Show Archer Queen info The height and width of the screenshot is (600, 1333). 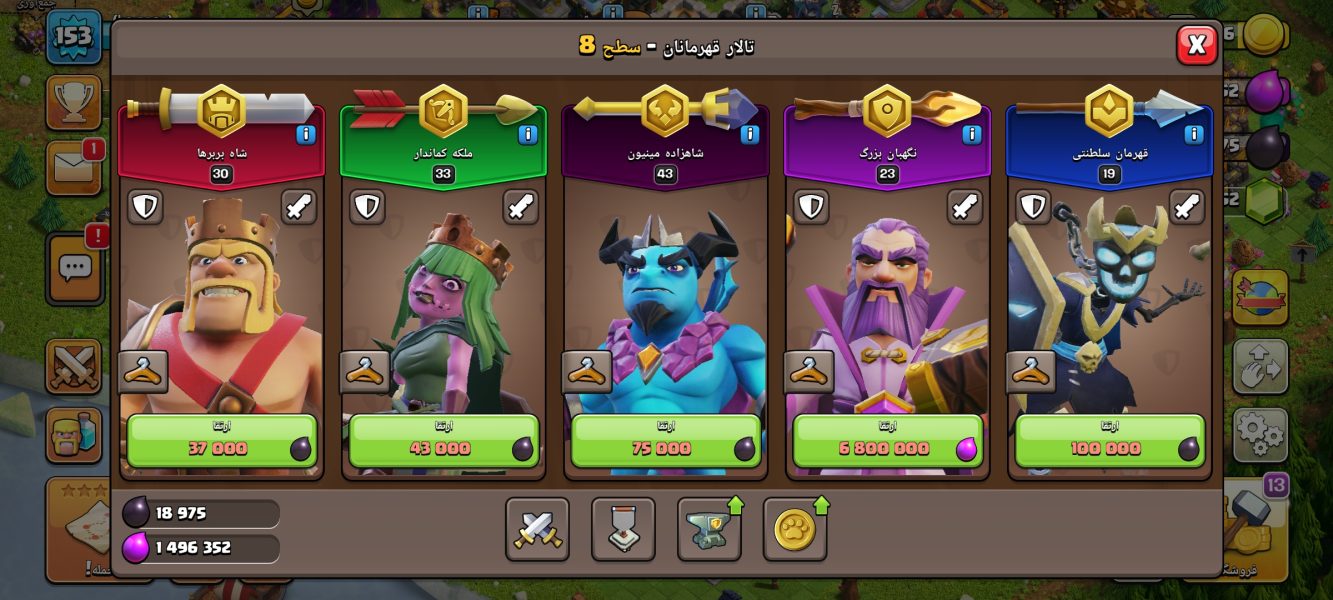click(528, 134)
